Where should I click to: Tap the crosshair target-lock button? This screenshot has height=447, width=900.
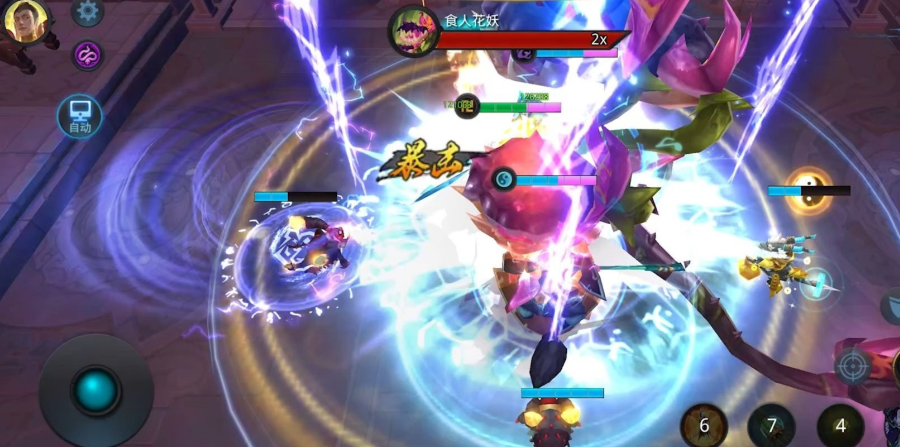pyautogui.click(x=853, y=366)
